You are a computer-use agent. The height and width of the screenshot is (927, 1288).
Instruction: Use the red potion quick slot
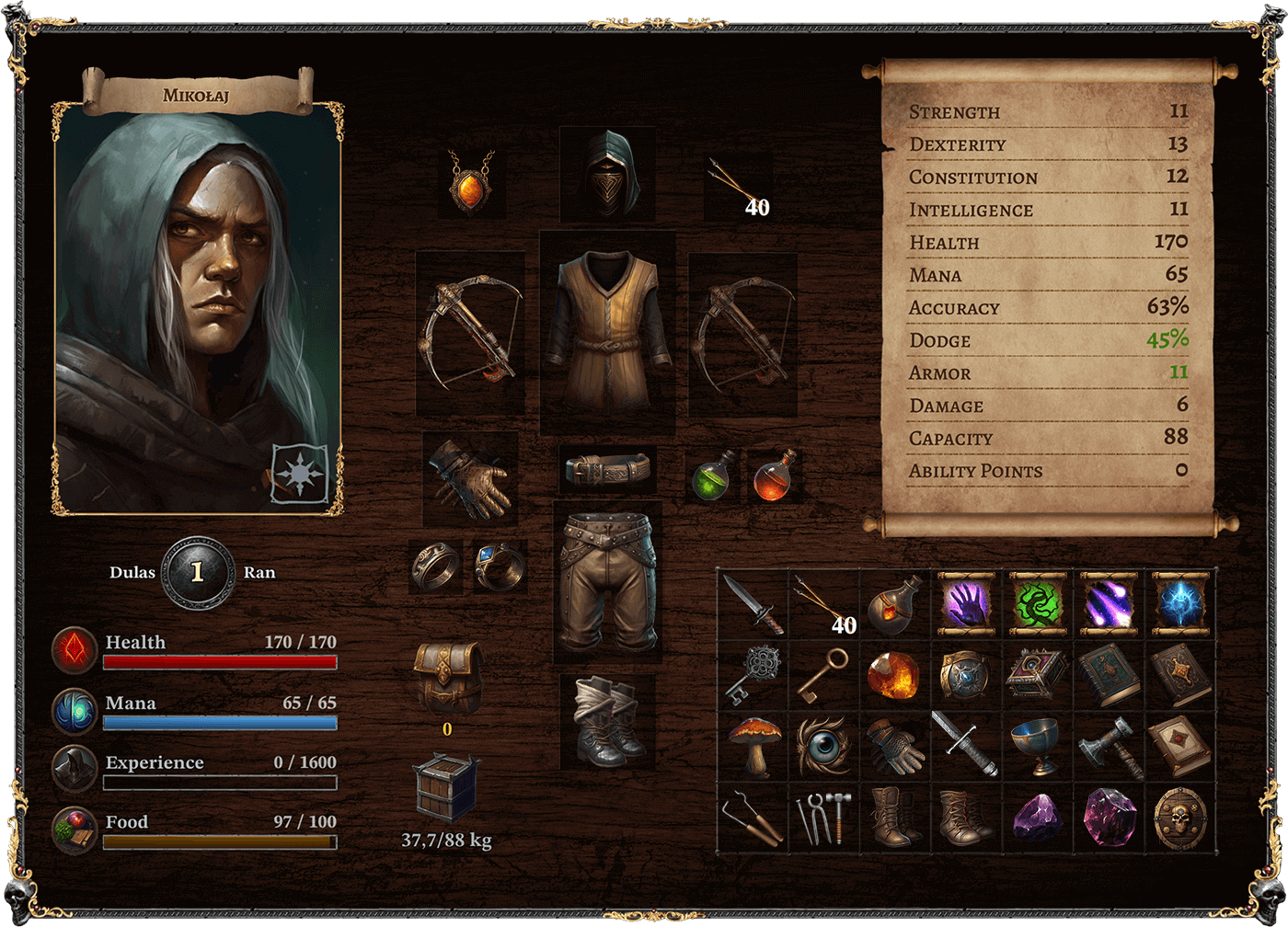coord(774,475)
